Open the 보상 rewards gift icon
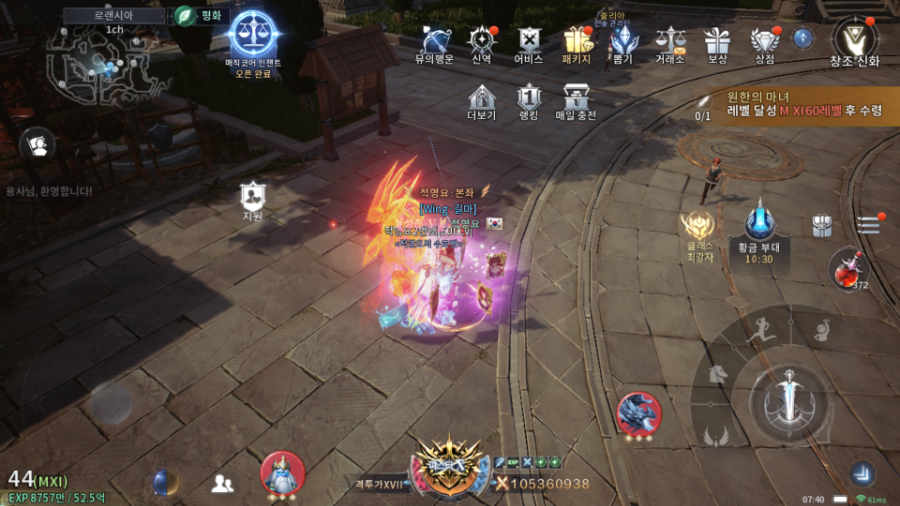 pyautogui.click(x=716, y=41)
